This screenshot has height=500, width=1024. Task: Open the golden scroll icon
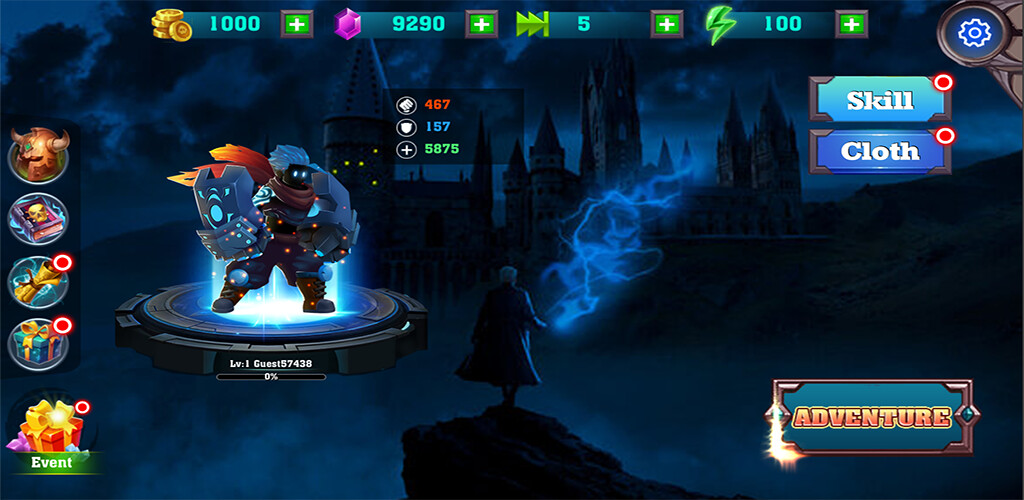(39, 281)
